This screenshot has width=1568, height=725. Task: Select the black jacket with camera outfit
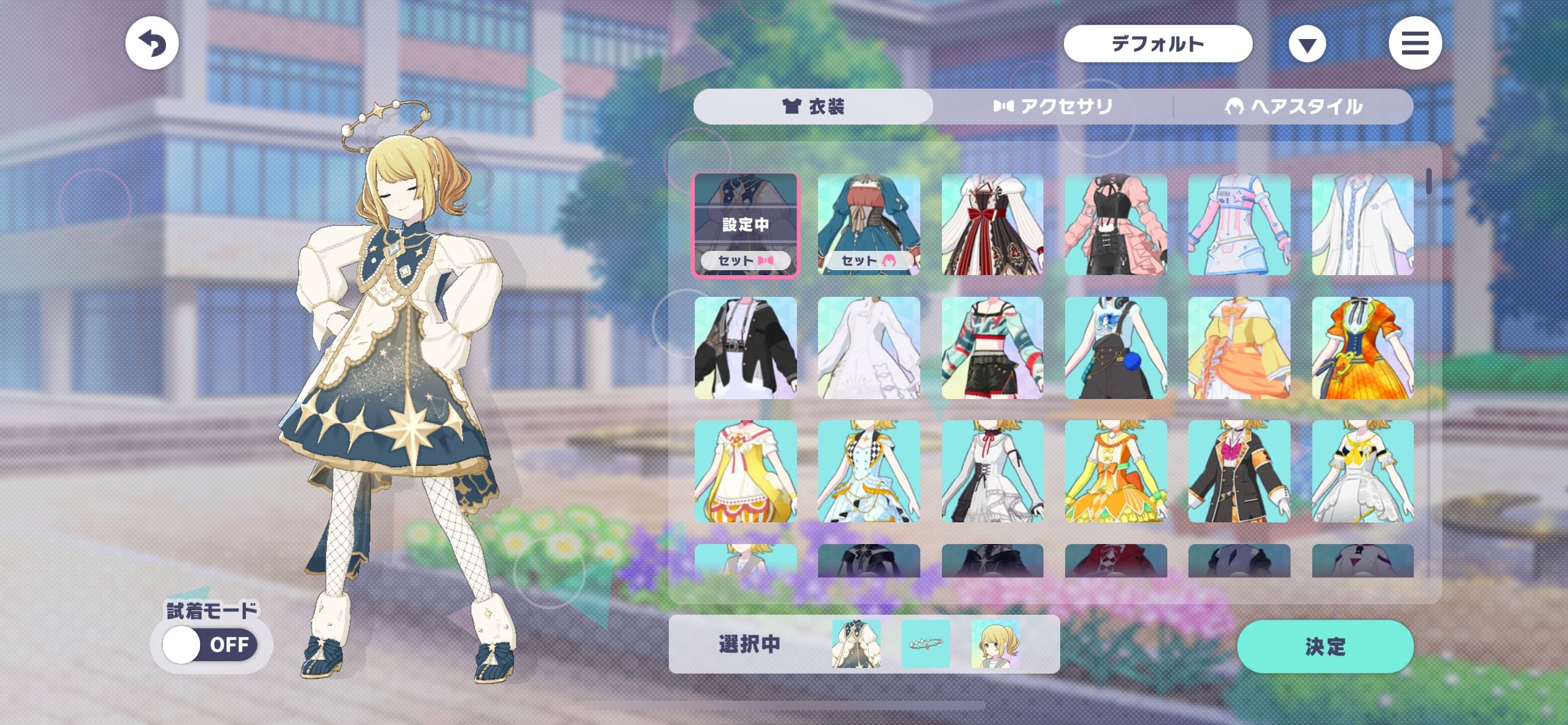pos(746,348)
